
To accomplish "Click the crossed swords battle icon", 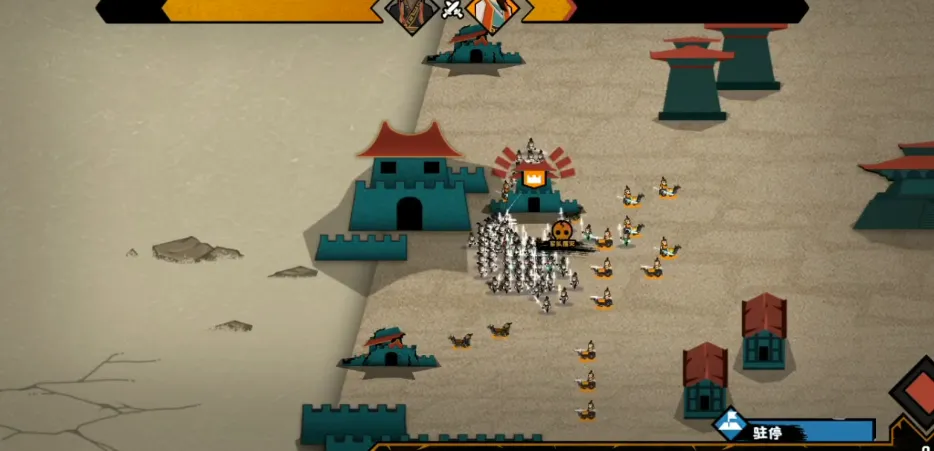I will (453, 10).
